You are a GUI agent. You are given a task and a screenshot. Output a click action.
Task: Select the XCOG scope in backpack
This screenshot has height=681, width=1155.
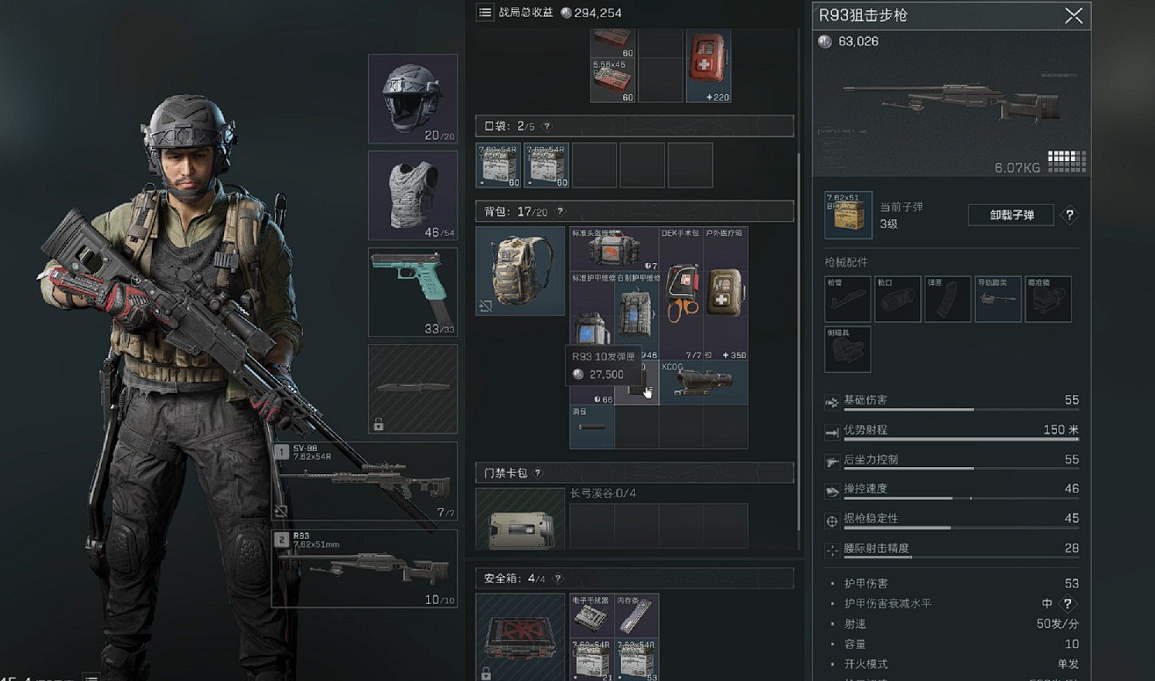pyautogui.click(x=703, y=382)
